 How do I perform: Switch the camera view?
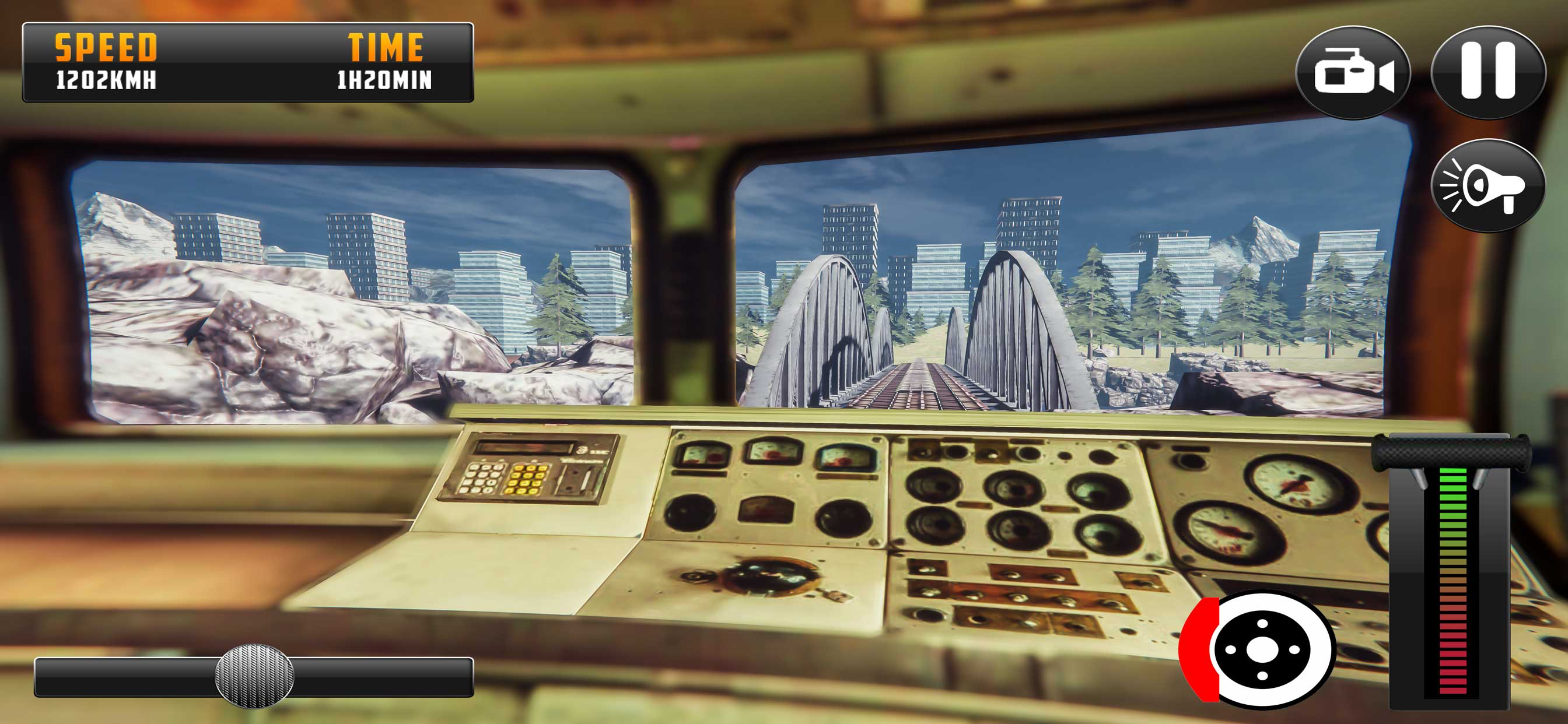click(x=1353, y=72)
